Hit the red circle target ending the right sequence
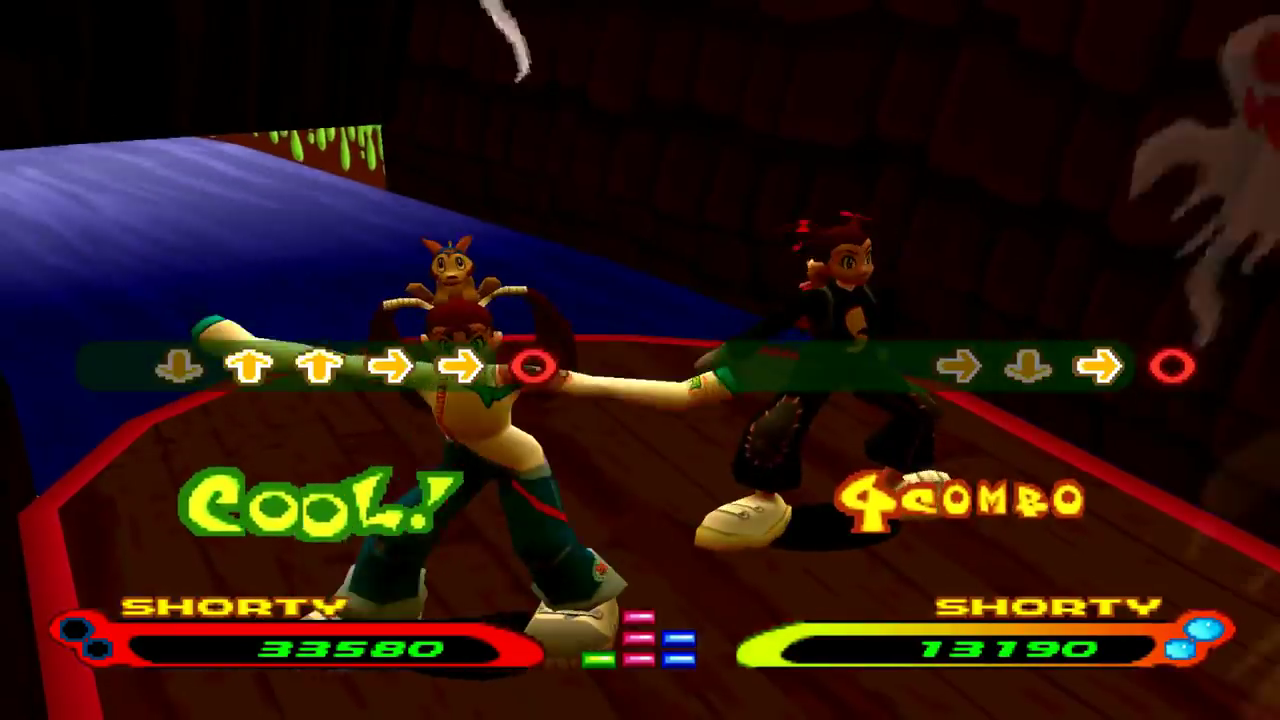 point(1170,368)
